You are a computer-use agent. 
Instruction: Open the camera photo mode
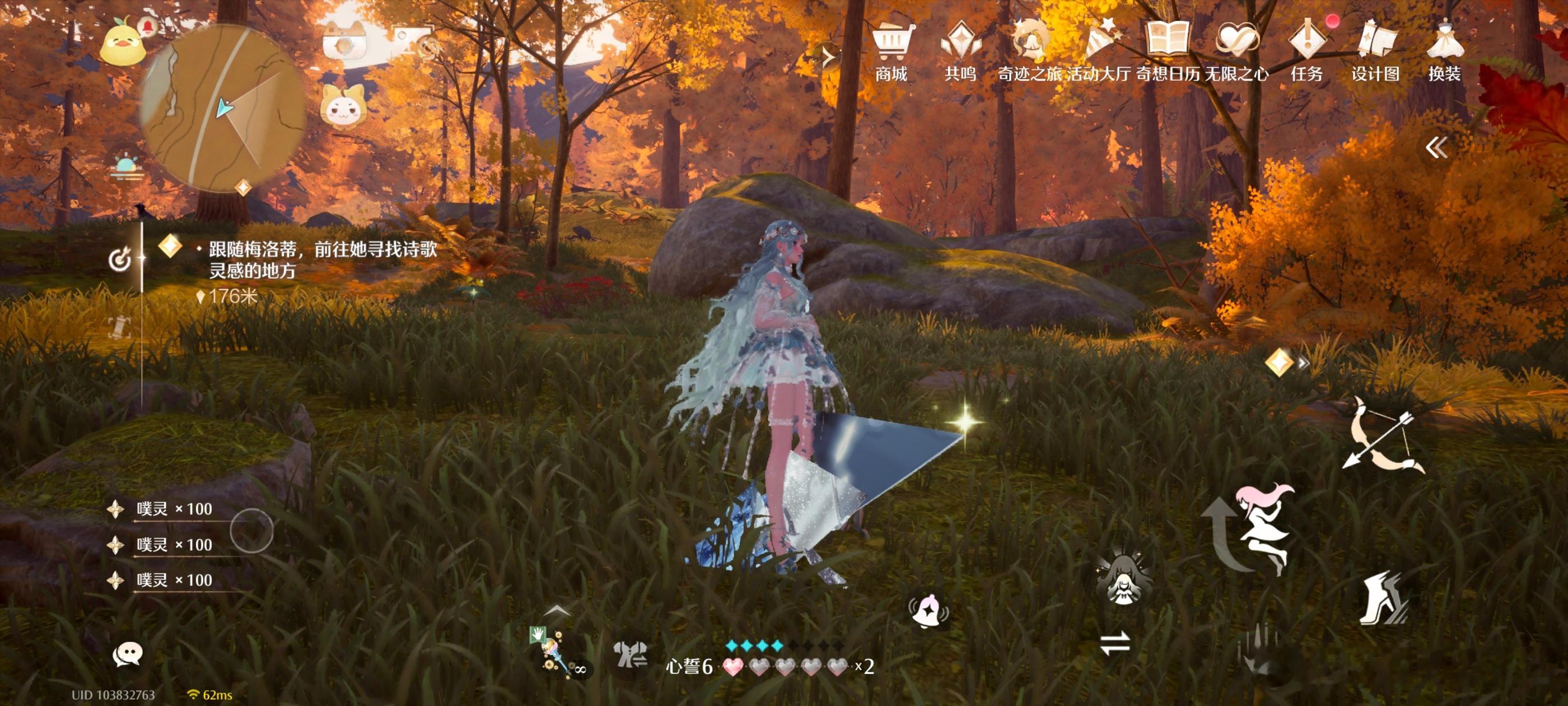coord(345,41)
